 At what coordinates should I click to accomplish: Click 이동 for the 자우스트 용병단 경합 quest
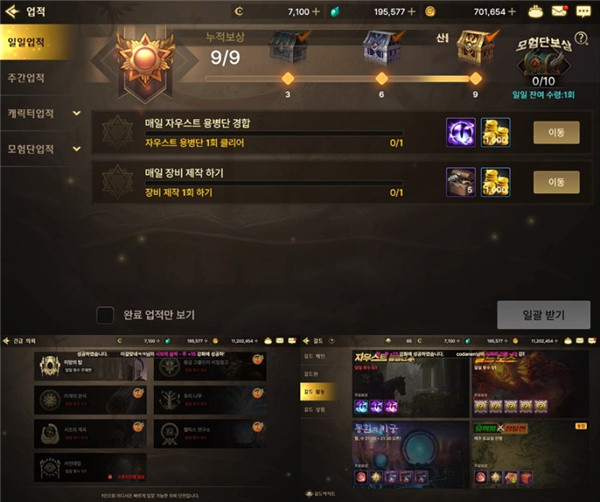click(555, 132)
